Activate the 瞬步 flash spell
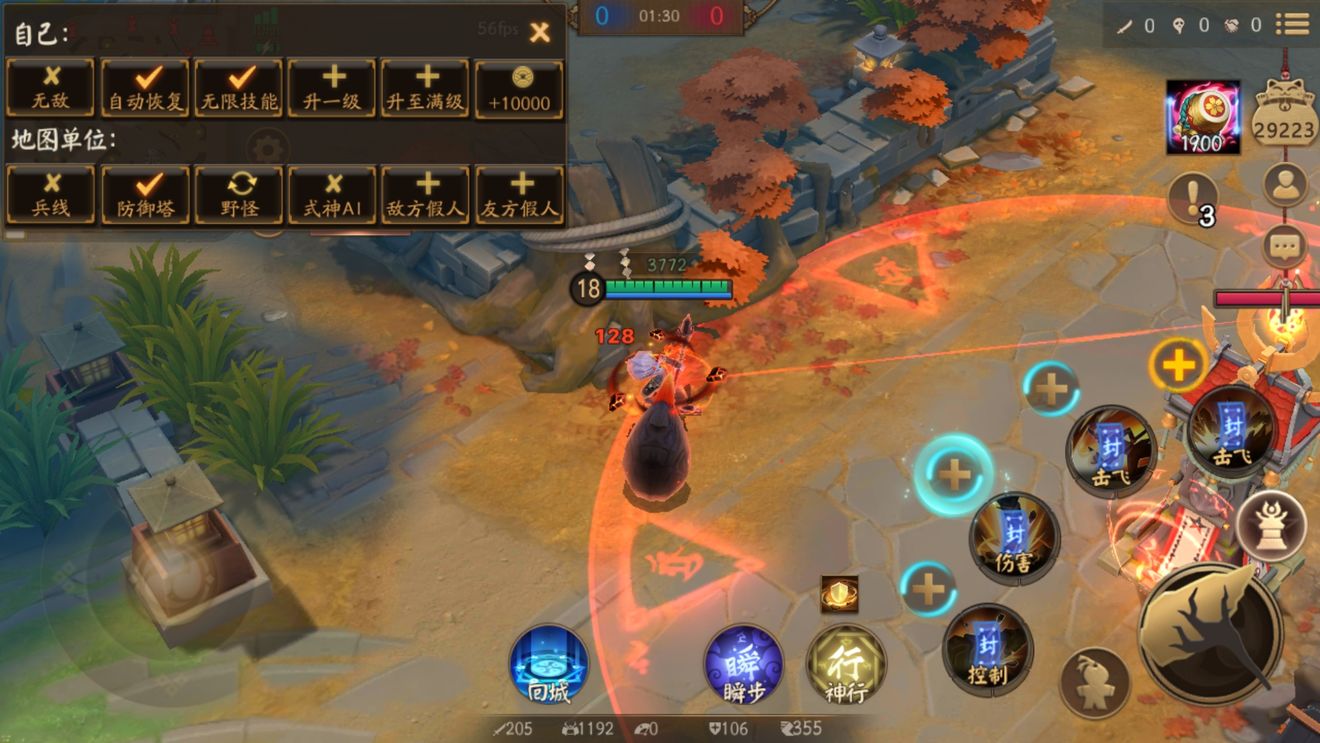Screen dimensions: 1320x743 [x=743, y=664]
